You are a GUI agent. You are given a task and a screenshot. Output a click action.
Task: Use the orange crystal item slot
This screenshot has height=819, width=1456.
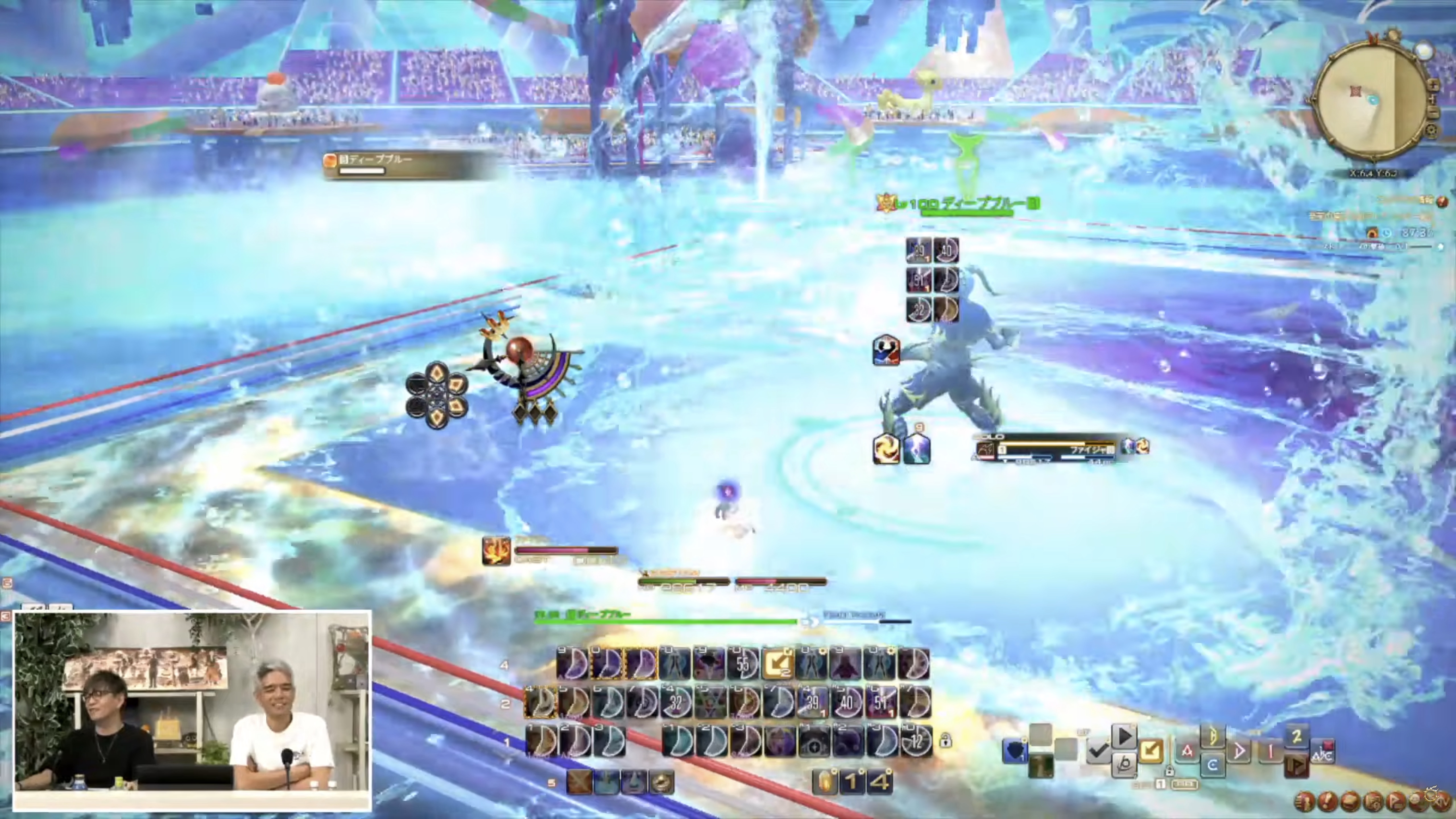826,782
